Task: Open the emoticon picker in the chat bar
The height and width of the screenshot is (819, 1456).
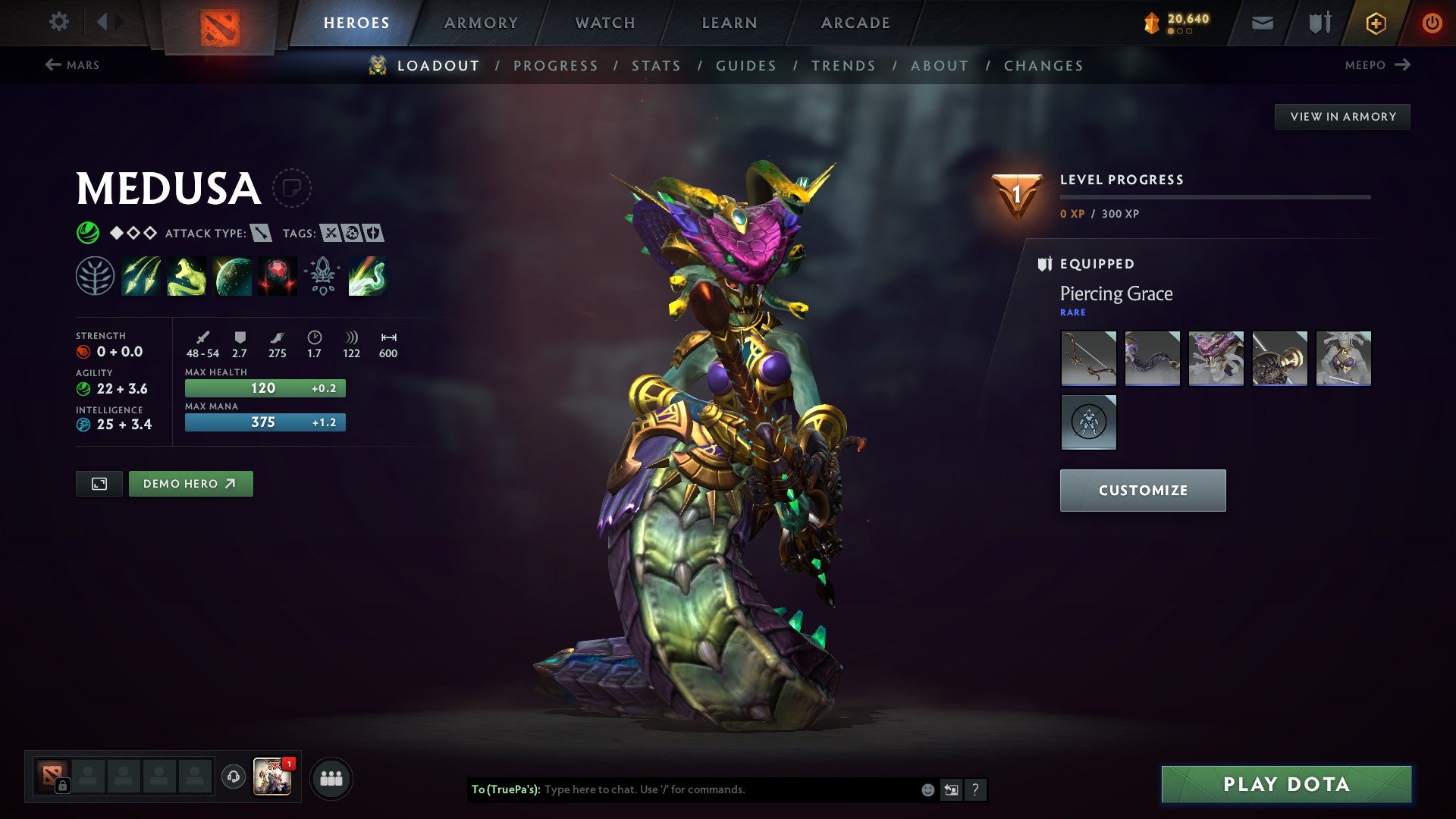Action: pos(927,789)
